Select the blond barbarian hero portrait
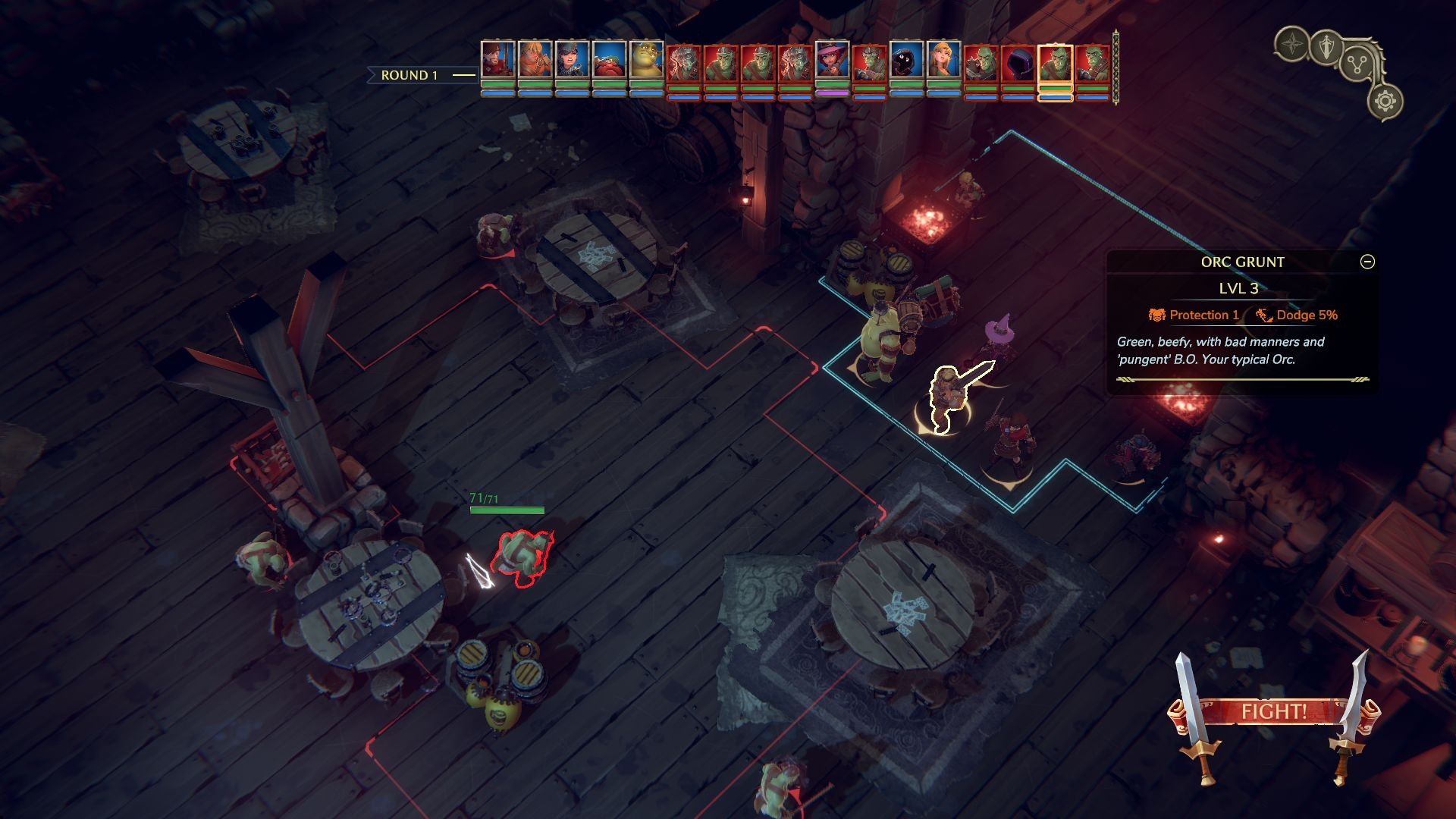1456x819 pixels. [x=535, y=59]
